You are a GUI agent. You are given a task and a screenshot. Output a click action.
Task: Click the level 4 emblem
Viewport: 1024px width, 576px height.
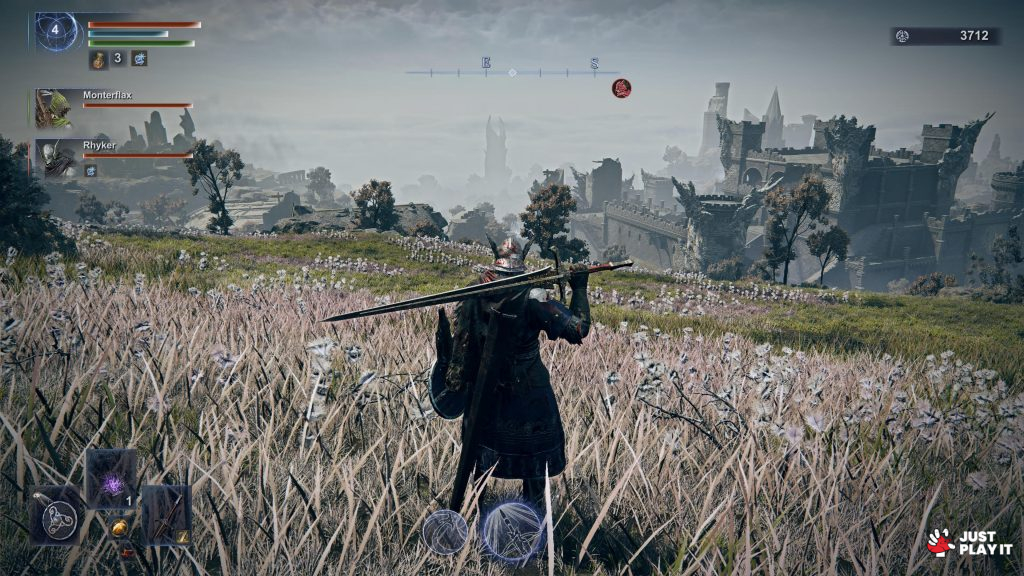tap(56, 31)
